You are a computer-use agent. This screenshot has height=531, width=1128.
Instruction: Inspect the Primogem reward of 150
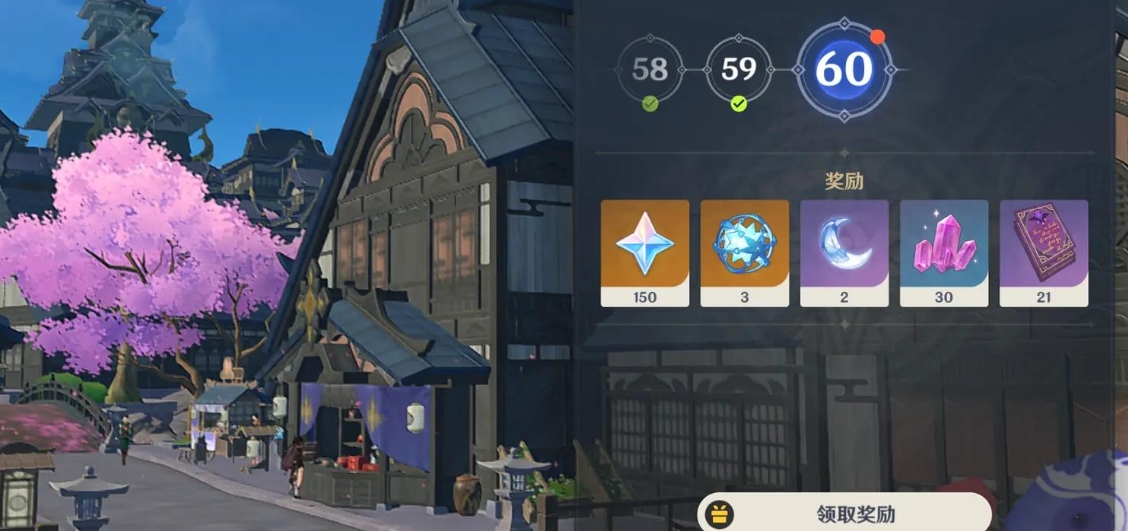(x=645, y=252)
